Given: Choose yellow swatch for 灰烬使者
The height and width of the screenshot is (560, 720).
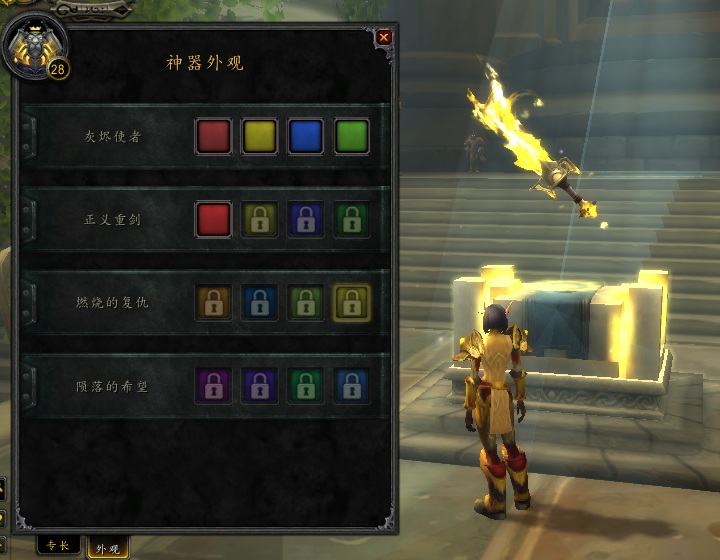Looking at the screenshot, I should tap(260, 136).
